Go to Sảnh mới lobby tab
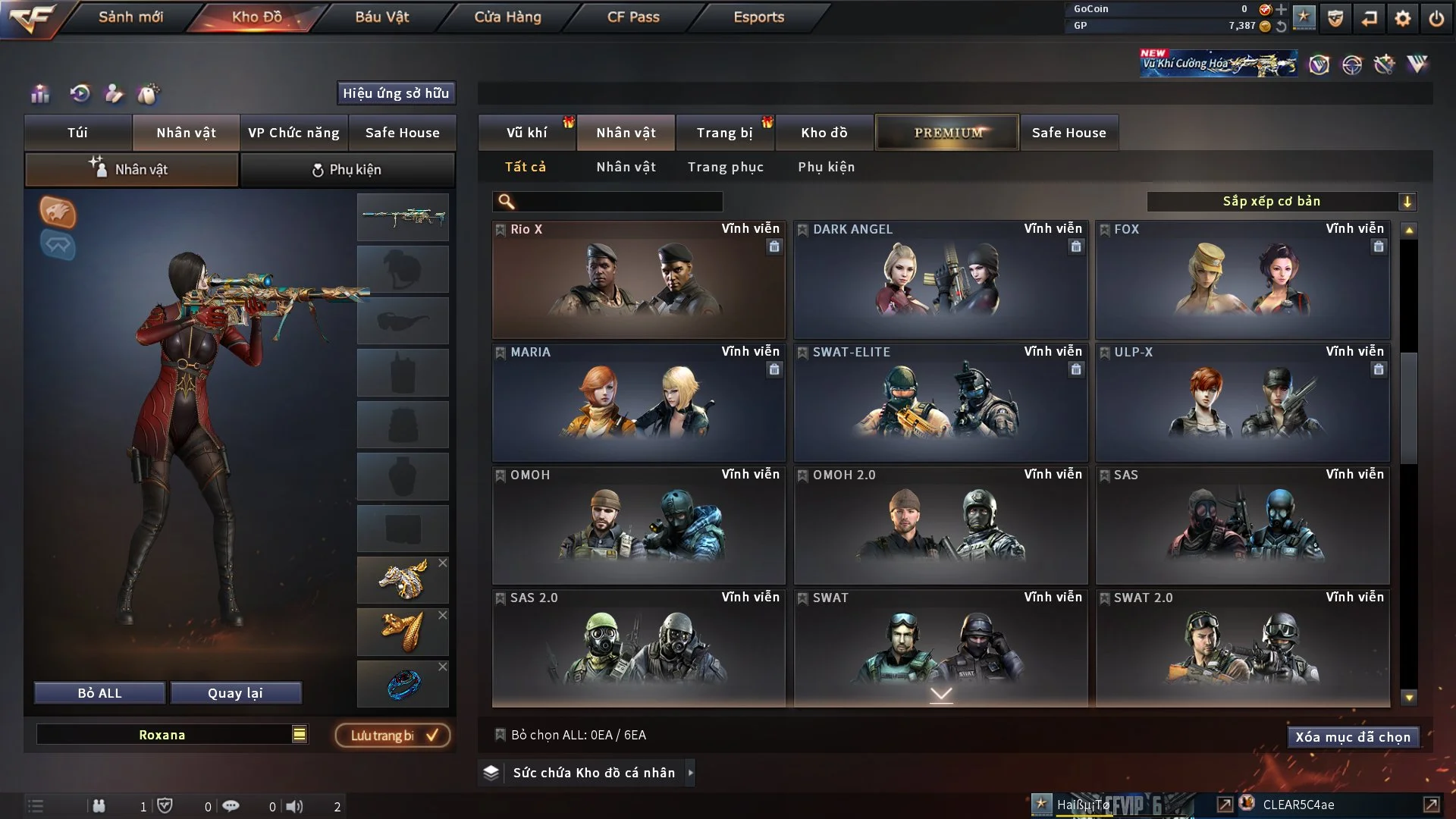Image resolution: width=1456 pixels, height=819 pixels. (x=130, y=17)
